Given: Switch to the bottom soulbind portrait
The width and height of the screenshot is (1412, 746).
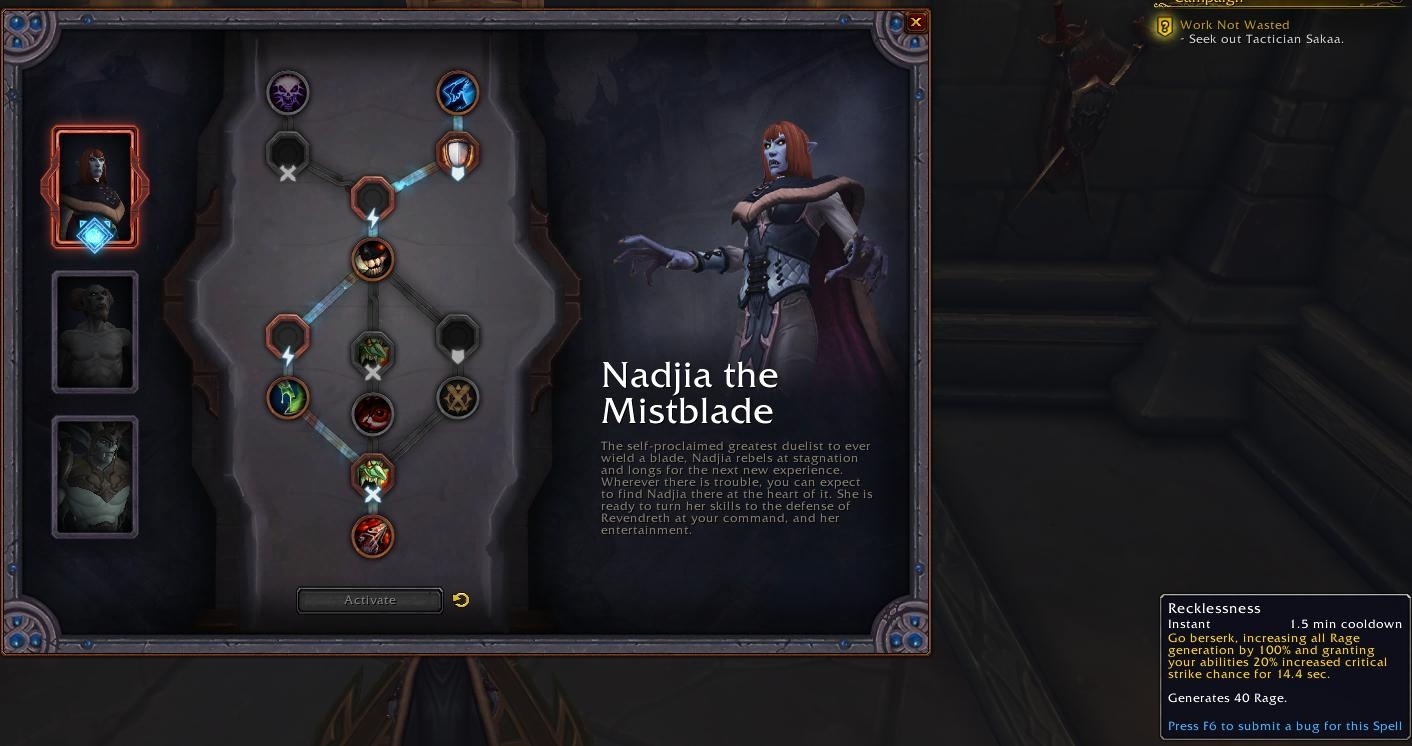Looking at the screenshot, I should coord(95,475).
